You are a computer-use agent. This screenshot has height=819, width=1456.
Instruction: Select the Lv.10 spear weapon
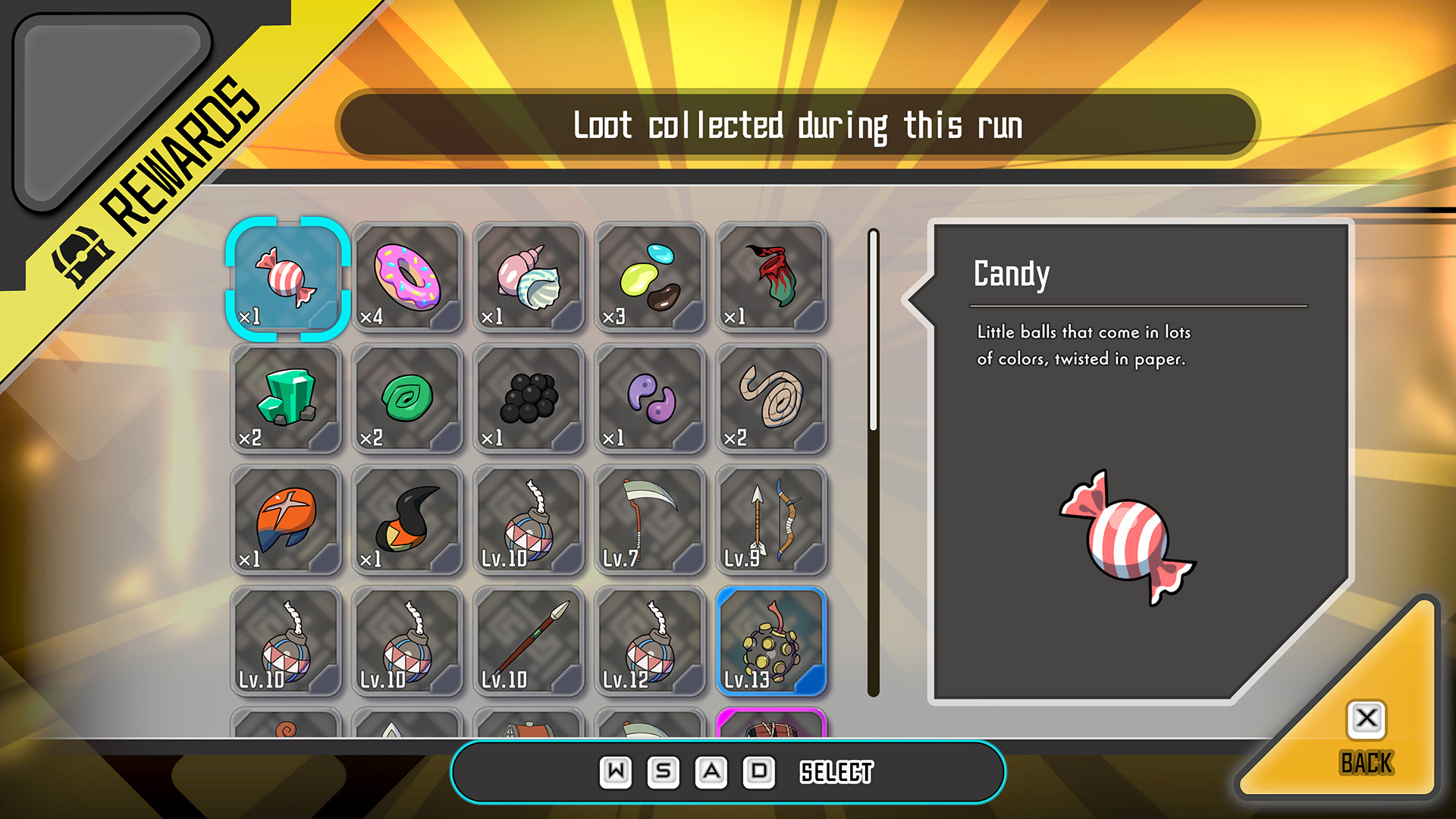(529, 642)
